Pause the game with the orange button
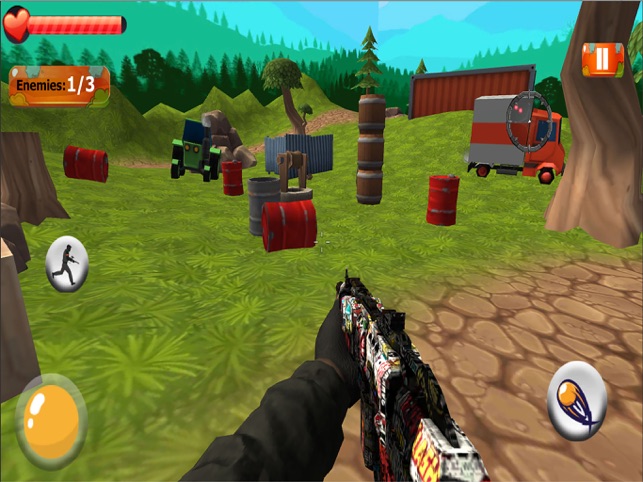The width and height of the screenshot is (643, 482). pyautogui.click(x=602, y=59)
